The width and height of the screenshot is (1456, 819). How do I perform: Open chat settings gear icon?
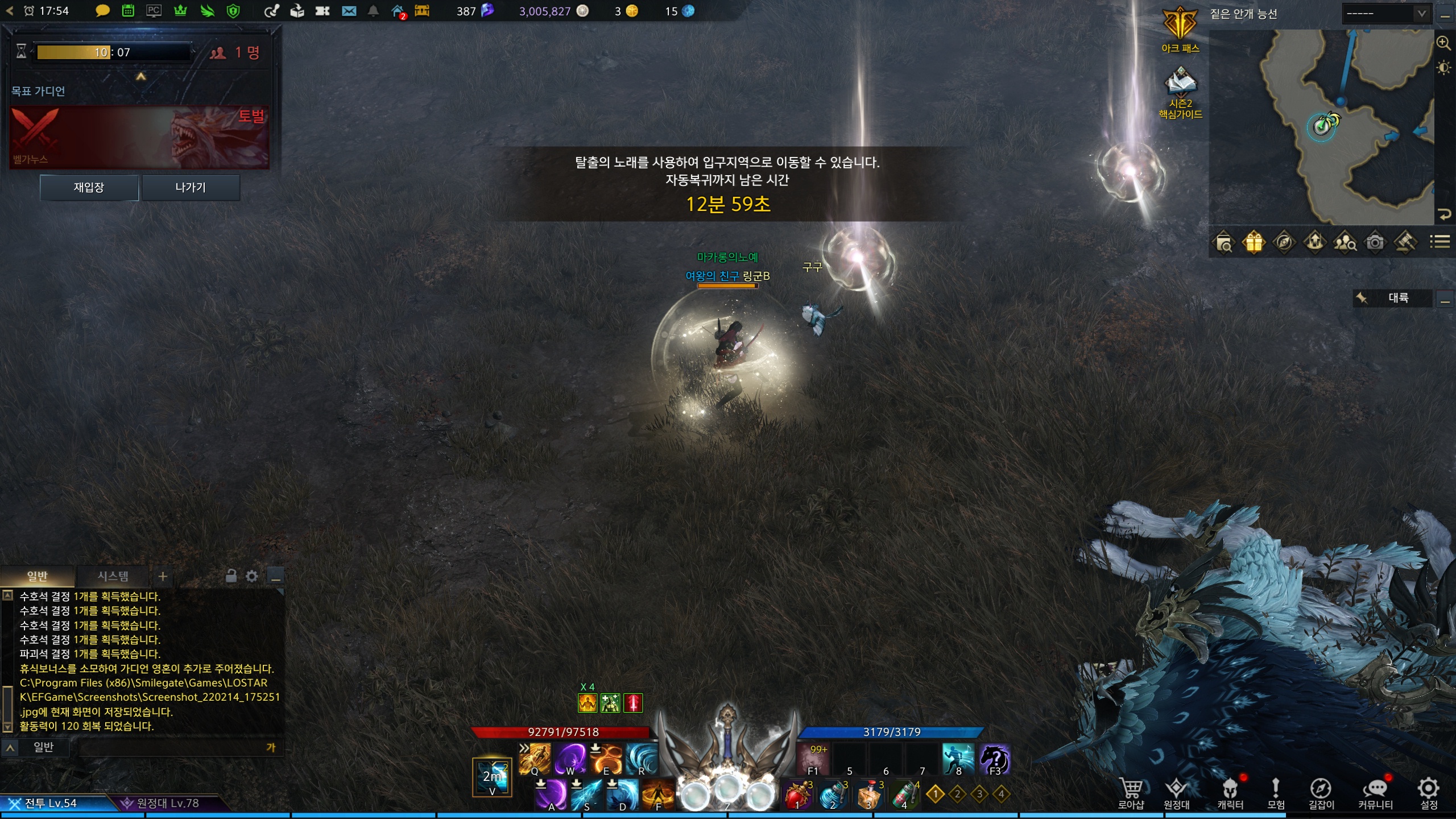[x=252, y=577]
